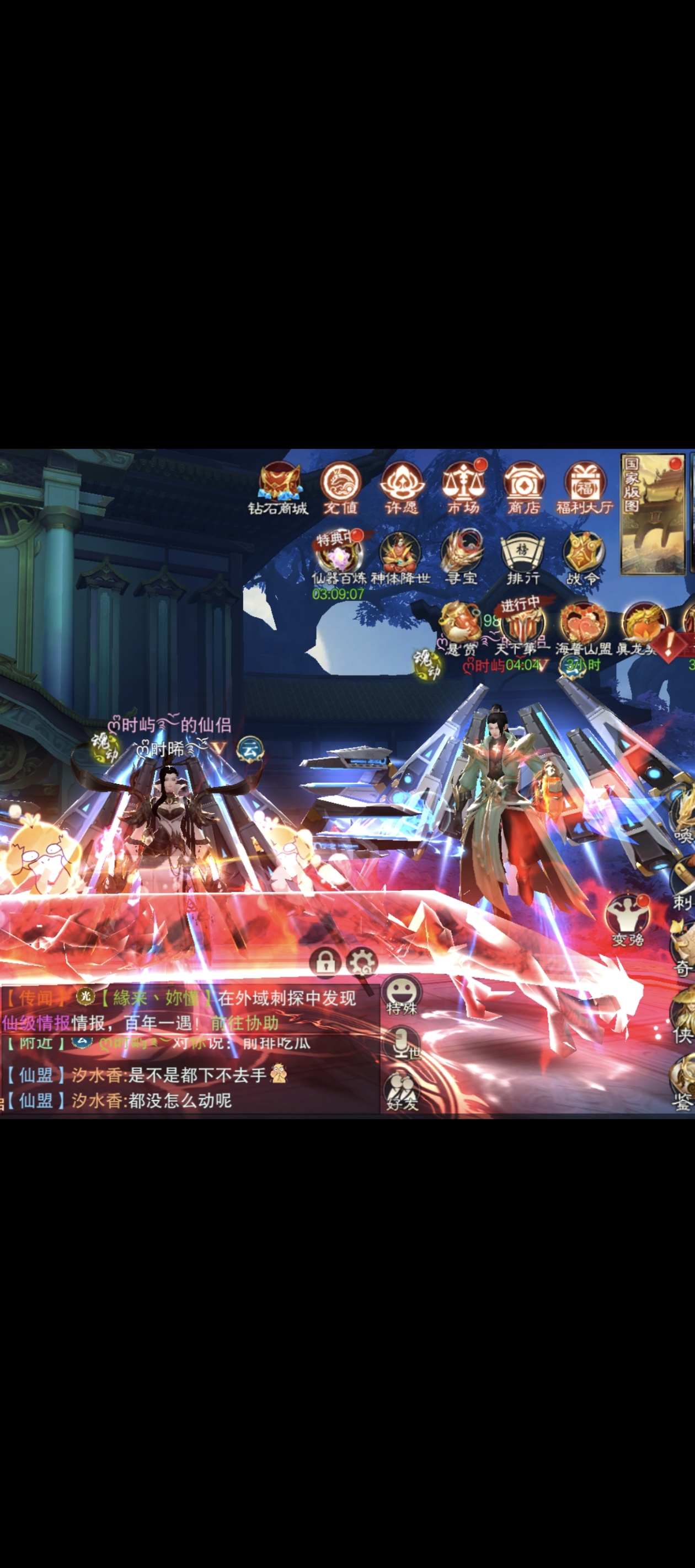Open the 商店 store icon
This screenshot has height=1568, width=695.
point(524,485)
